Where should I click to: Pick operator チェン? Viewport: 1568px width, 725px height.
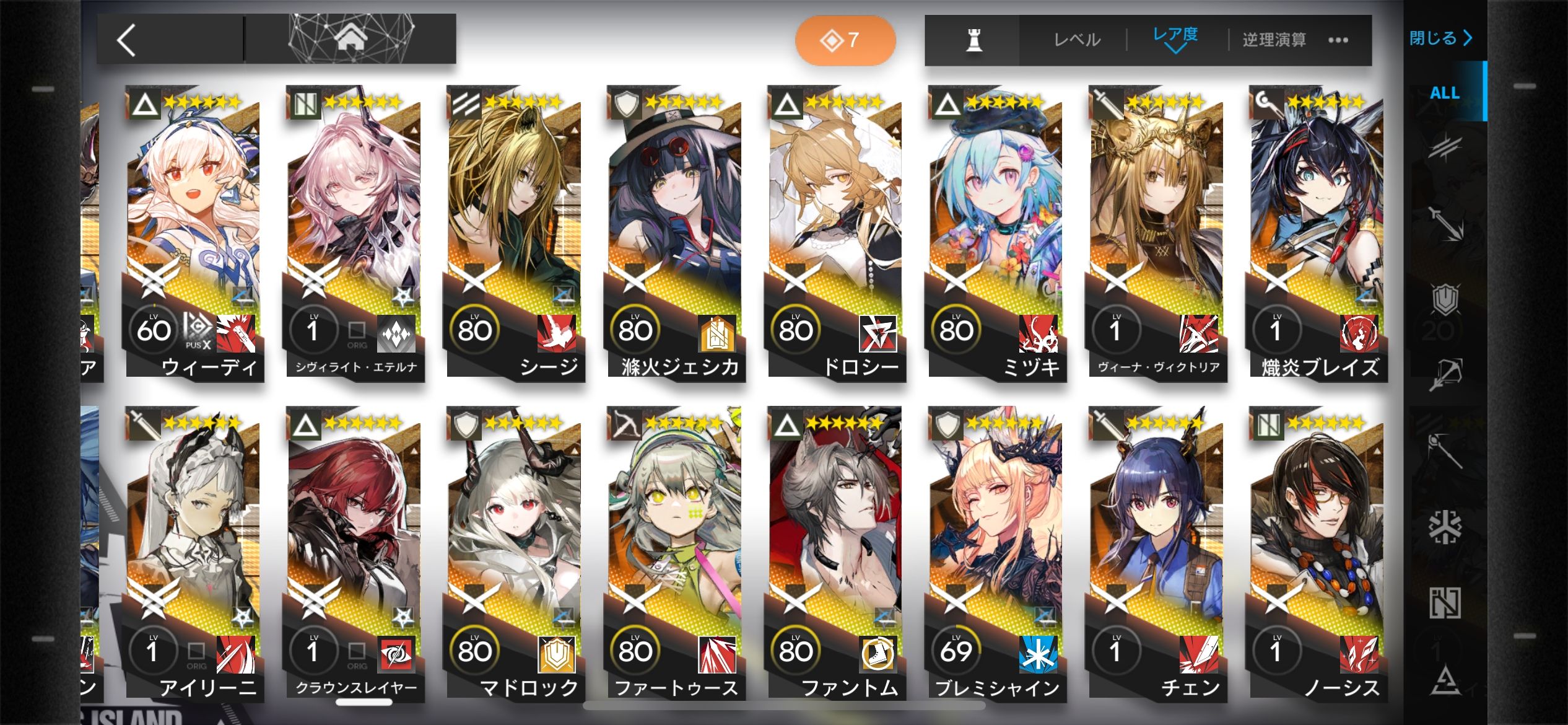(x=1156, y=553)
